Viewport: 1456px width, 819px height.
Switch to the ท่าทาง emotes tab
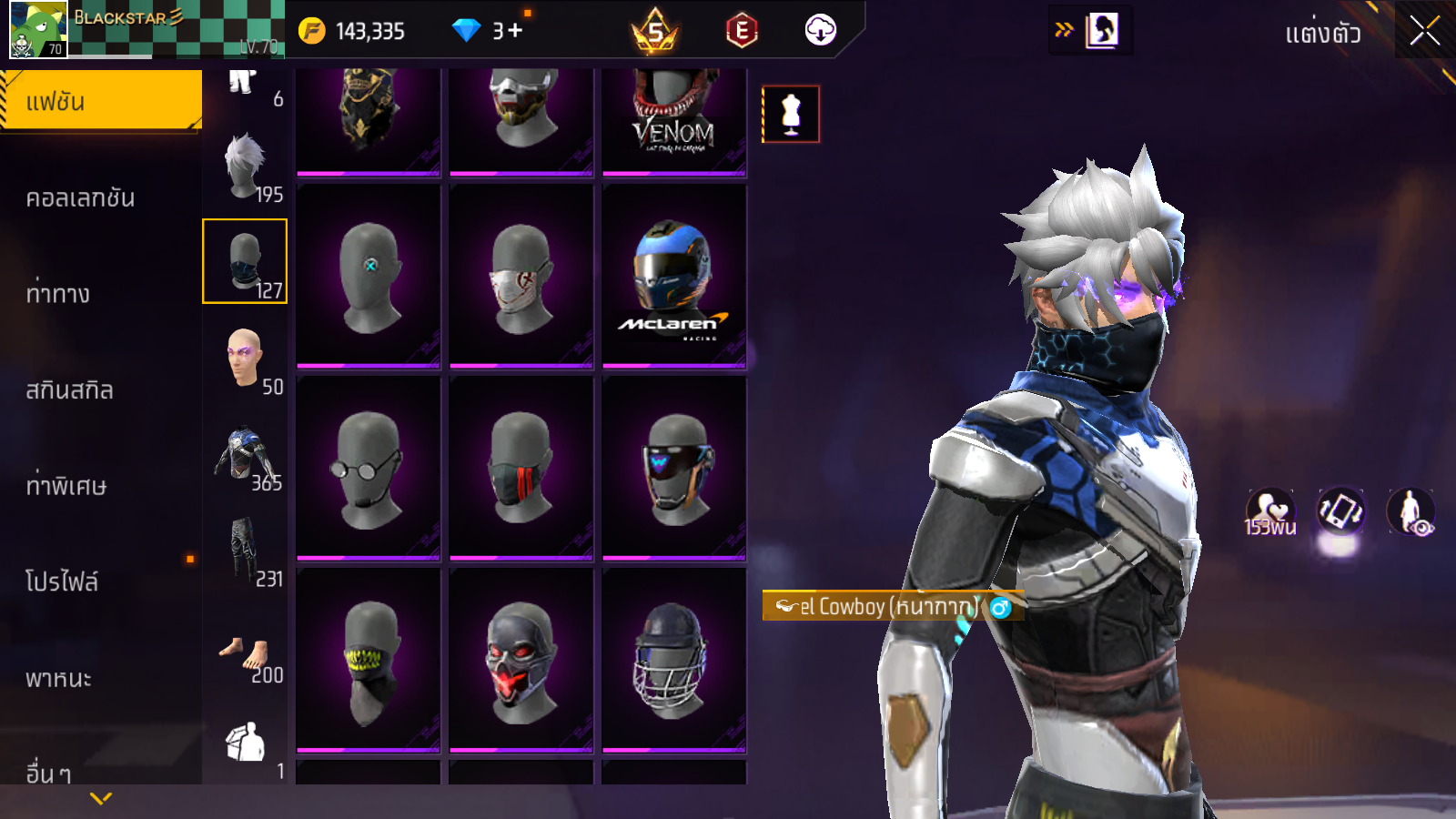(x=58, y=294)
